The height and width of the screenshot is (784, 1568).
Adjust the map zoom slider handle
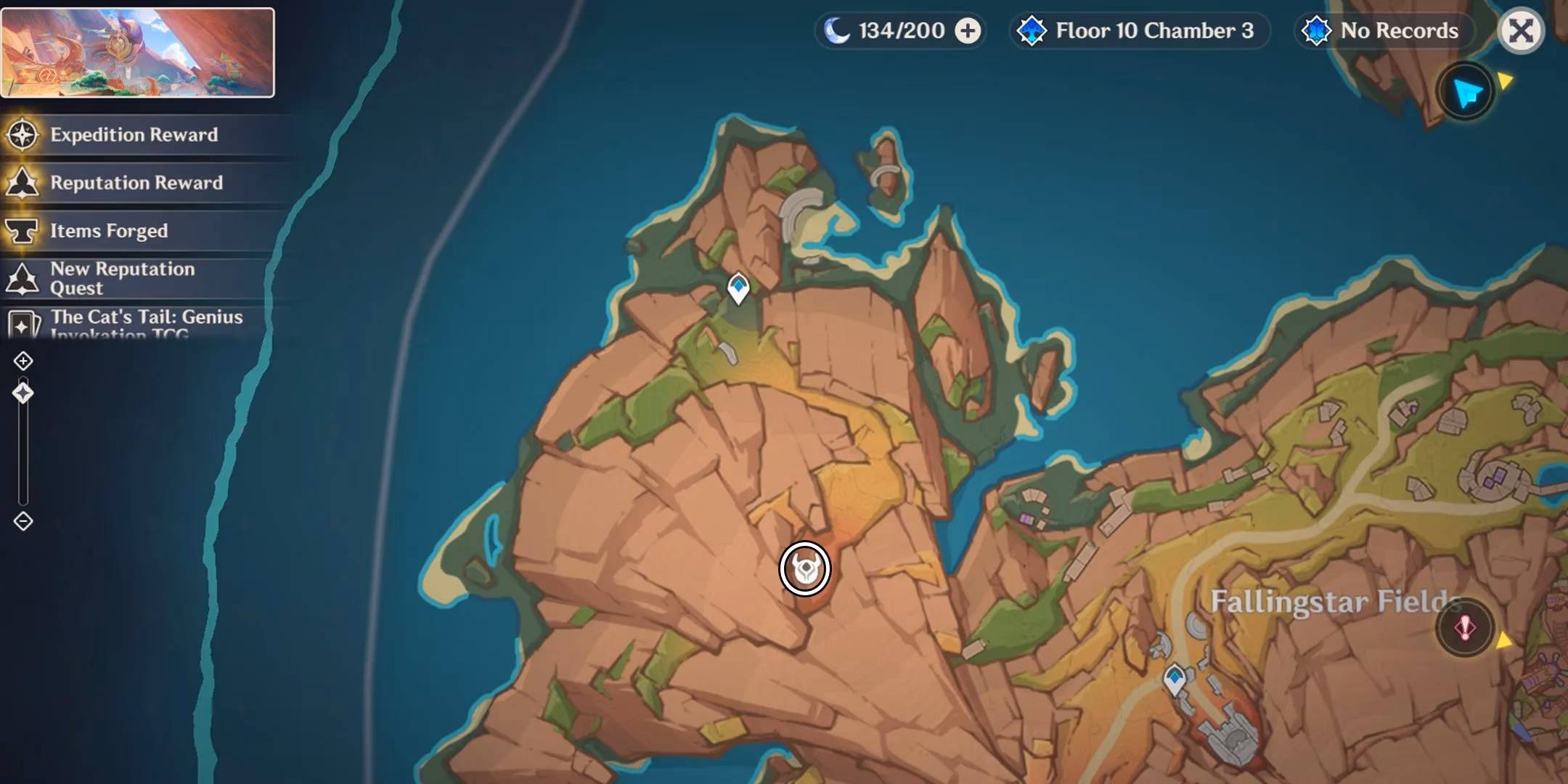point(24,393)
